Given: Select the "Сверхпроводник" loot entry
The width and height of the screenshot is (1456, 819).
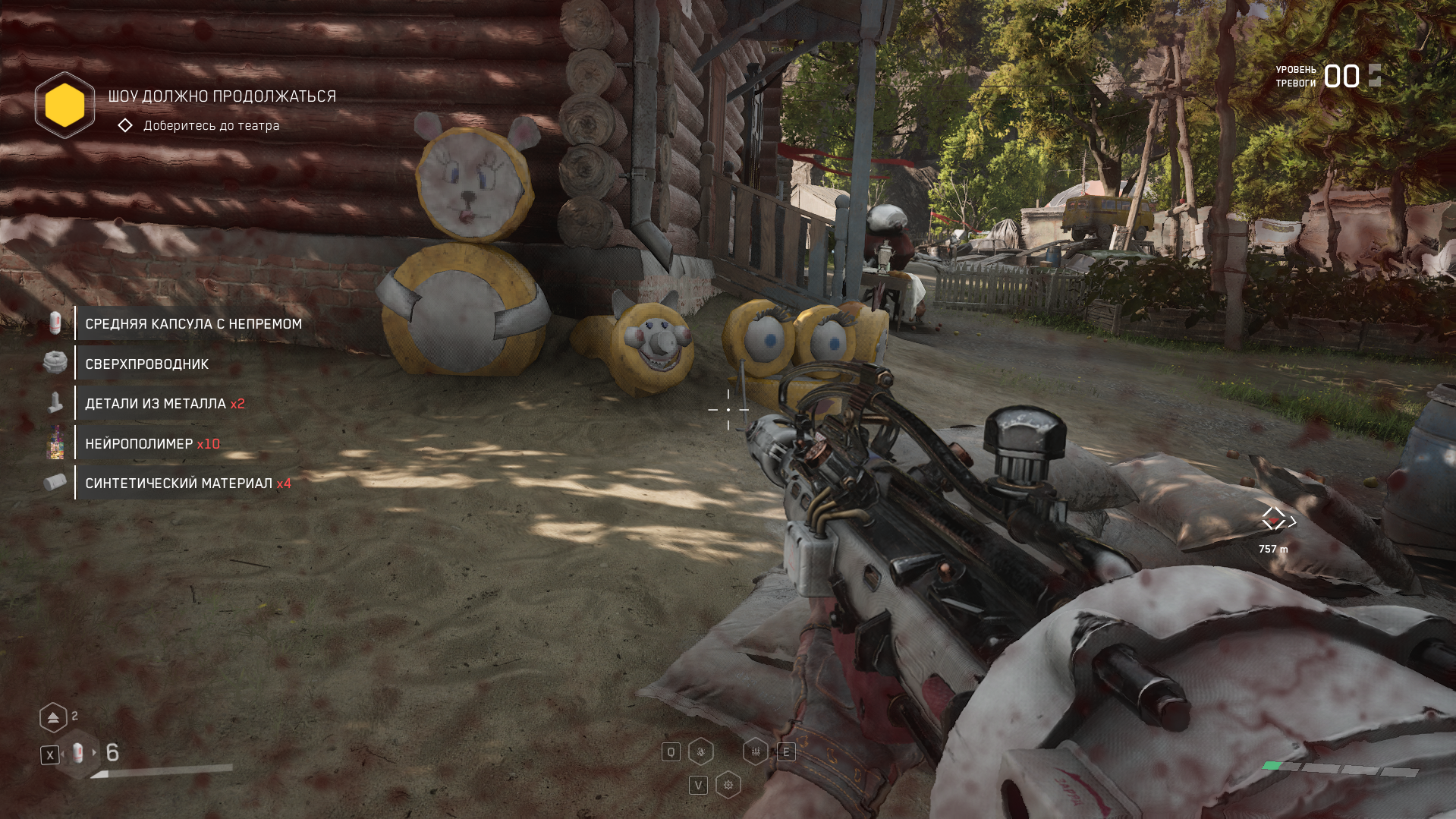Looking at the screenshot, I should pyautogui.click(x=146, y=364).
